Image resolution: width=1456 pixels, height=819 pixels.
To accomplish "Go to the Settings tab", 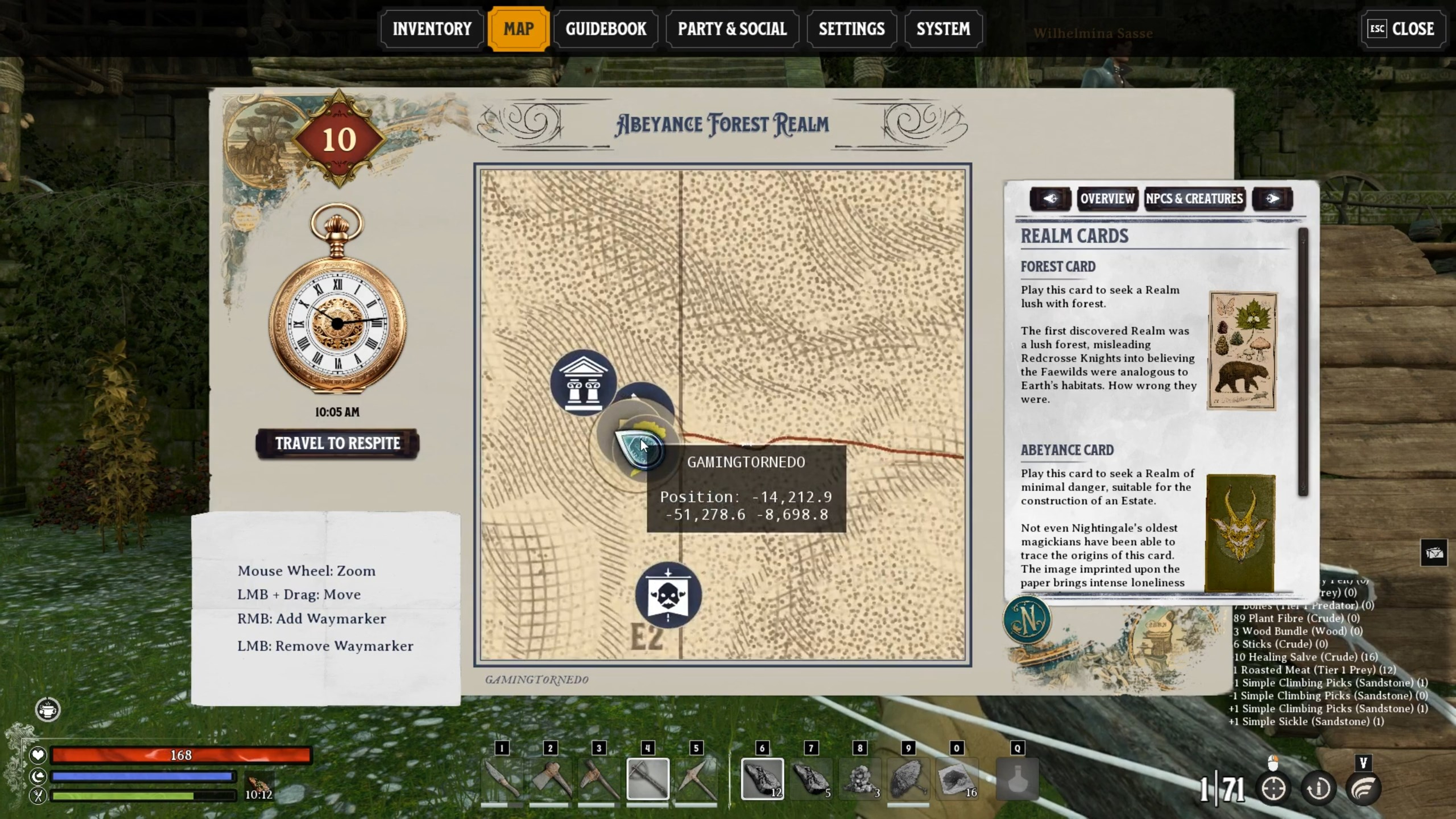I will [851, 29].
